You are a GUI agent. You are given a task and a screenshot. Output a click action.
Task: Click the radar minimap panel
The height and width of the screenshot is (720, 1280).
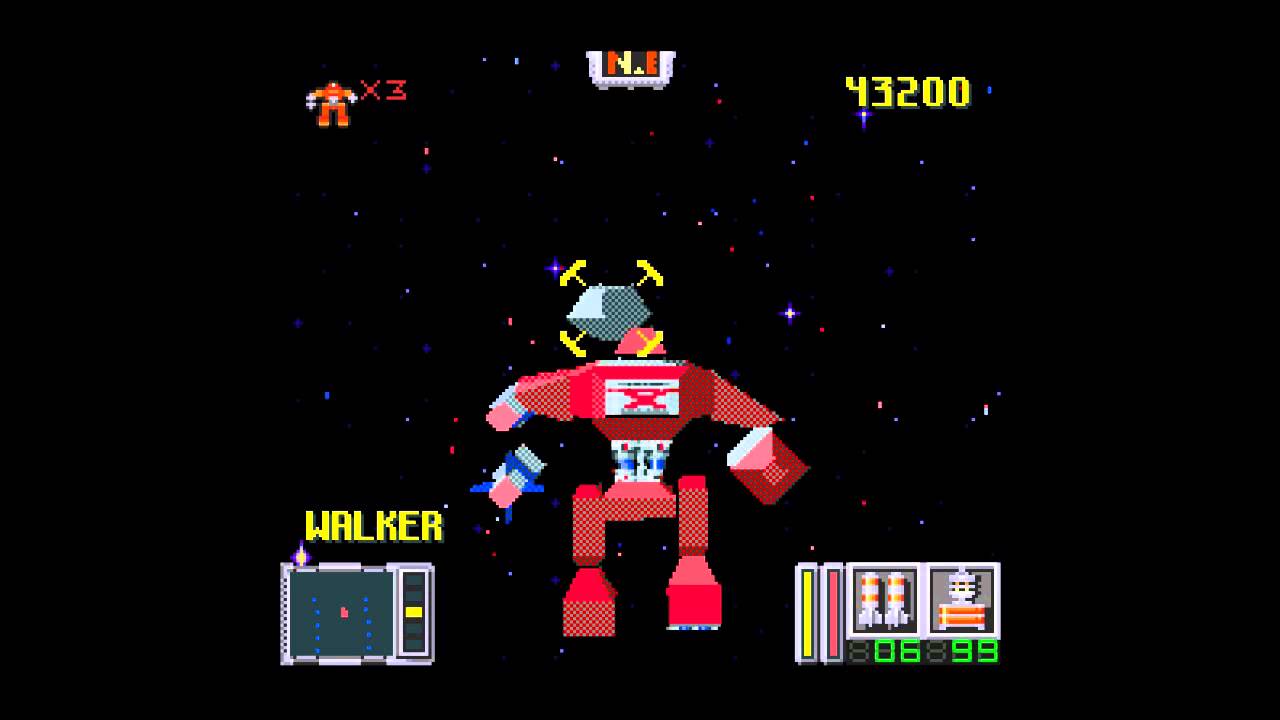pyautogui.click(x=341, y=613)
